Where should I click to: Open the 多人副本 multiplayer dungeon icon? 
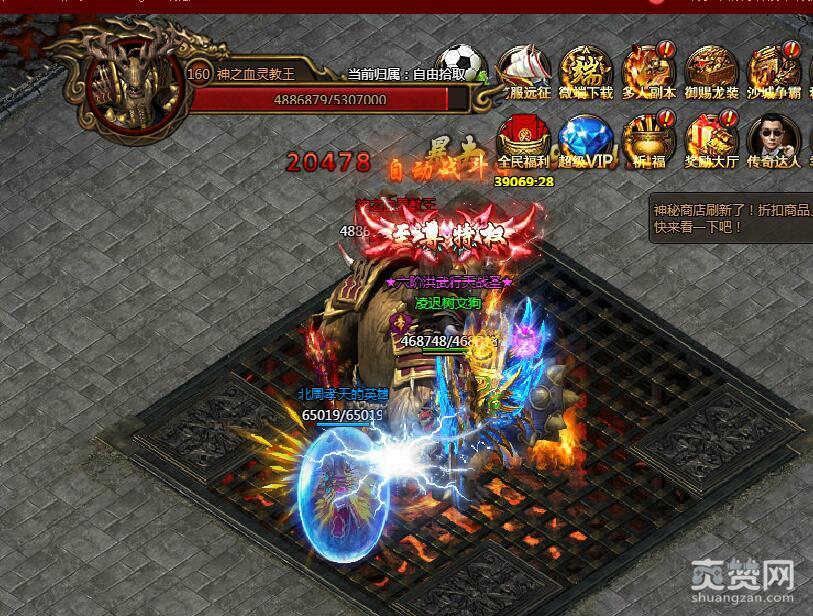tap(648, 70)
